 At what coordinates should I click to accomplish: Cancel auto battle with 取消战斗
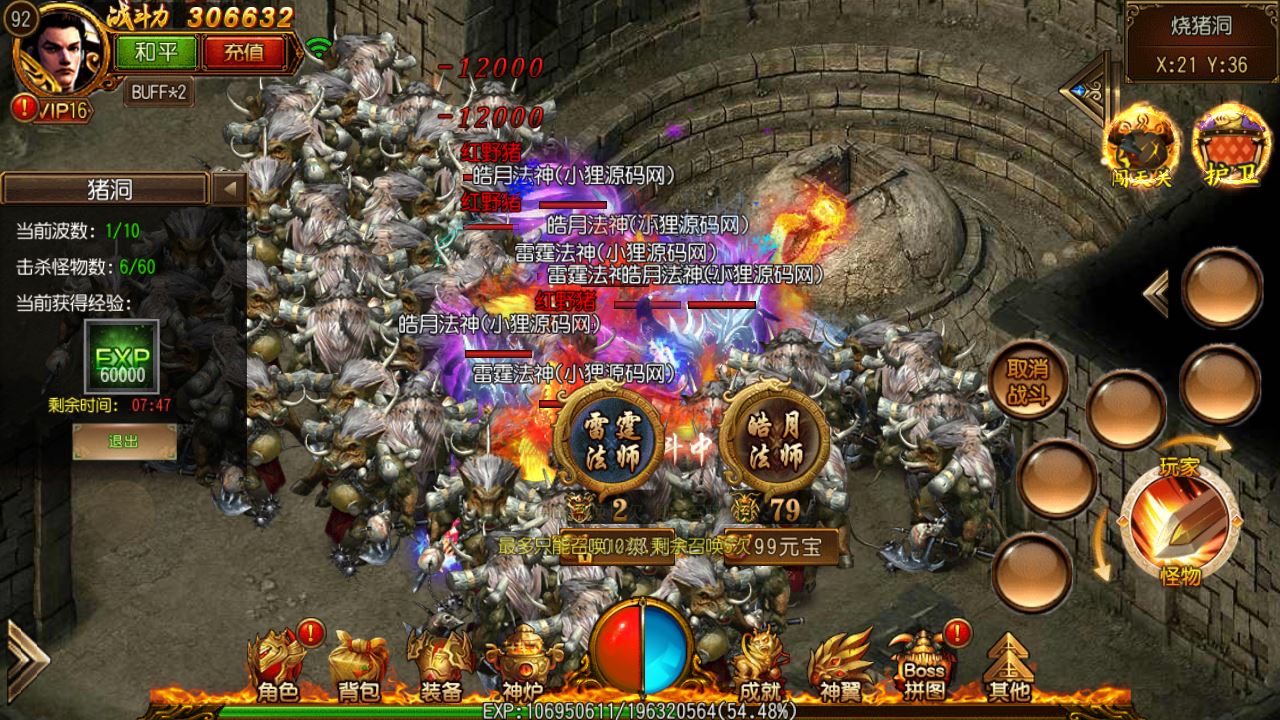click(1027, 380)
